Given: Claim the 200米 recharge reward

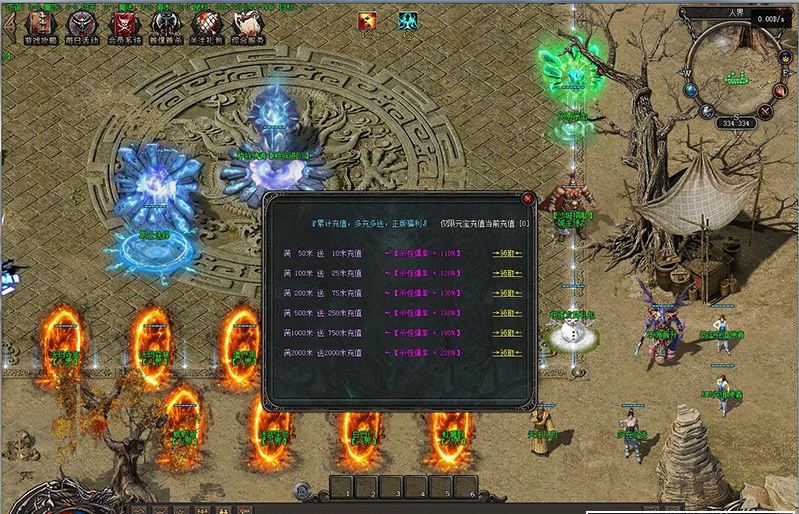Looking at the screenshot, I should tap(507, 293).
